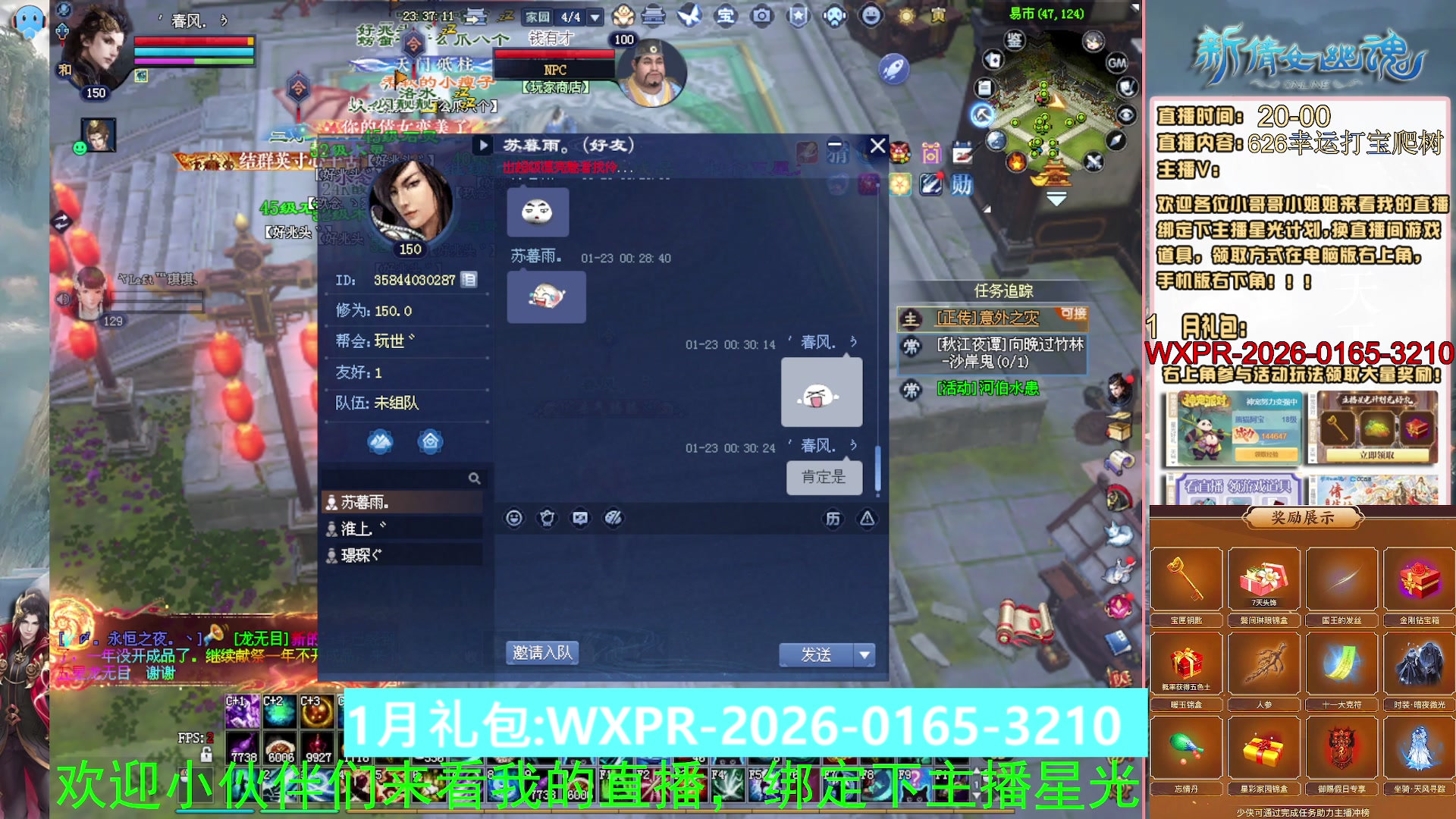
Task: Click NPC 钱有才's red health bar
Action: click(555, 54)
